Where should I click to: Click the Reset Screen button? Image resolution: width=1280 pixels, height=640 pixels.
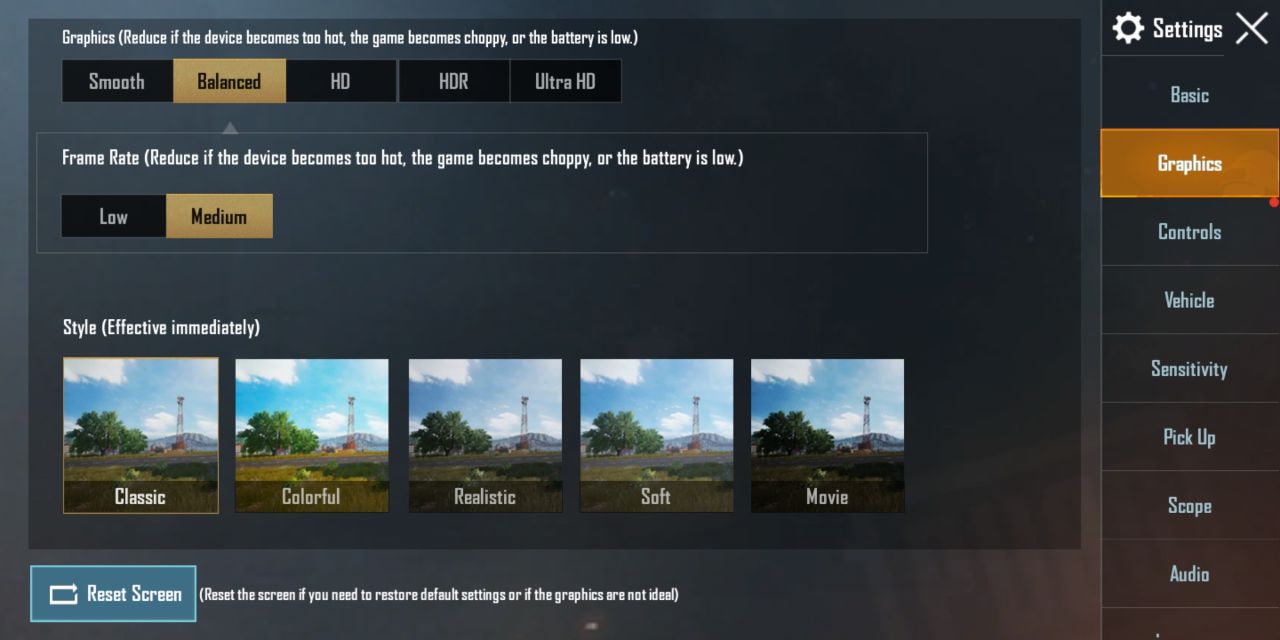click(x=113, y=594)
